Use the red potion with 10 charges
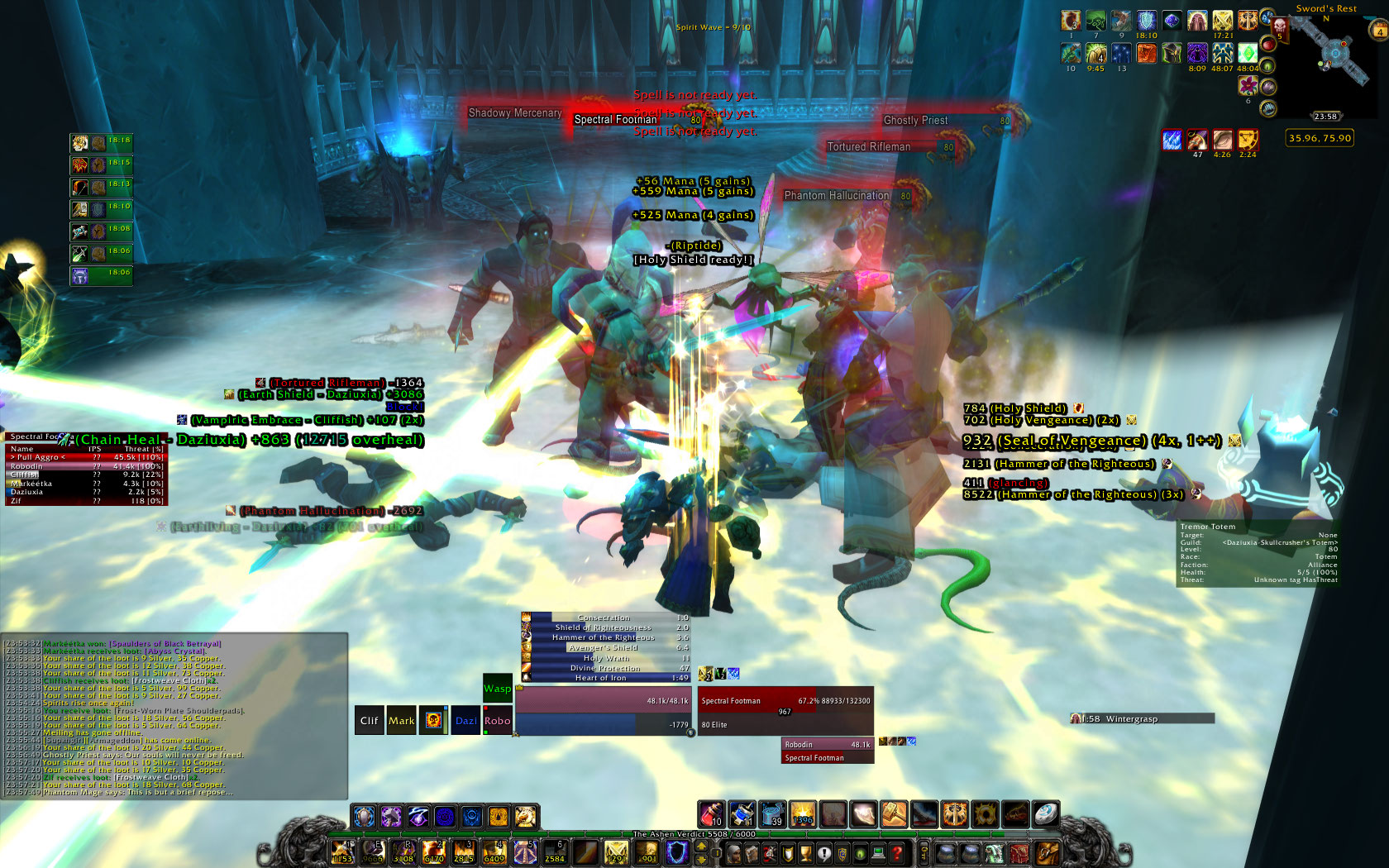This screenshot has width=1389, height=868. pyautogui.click(x=712, y=815)
